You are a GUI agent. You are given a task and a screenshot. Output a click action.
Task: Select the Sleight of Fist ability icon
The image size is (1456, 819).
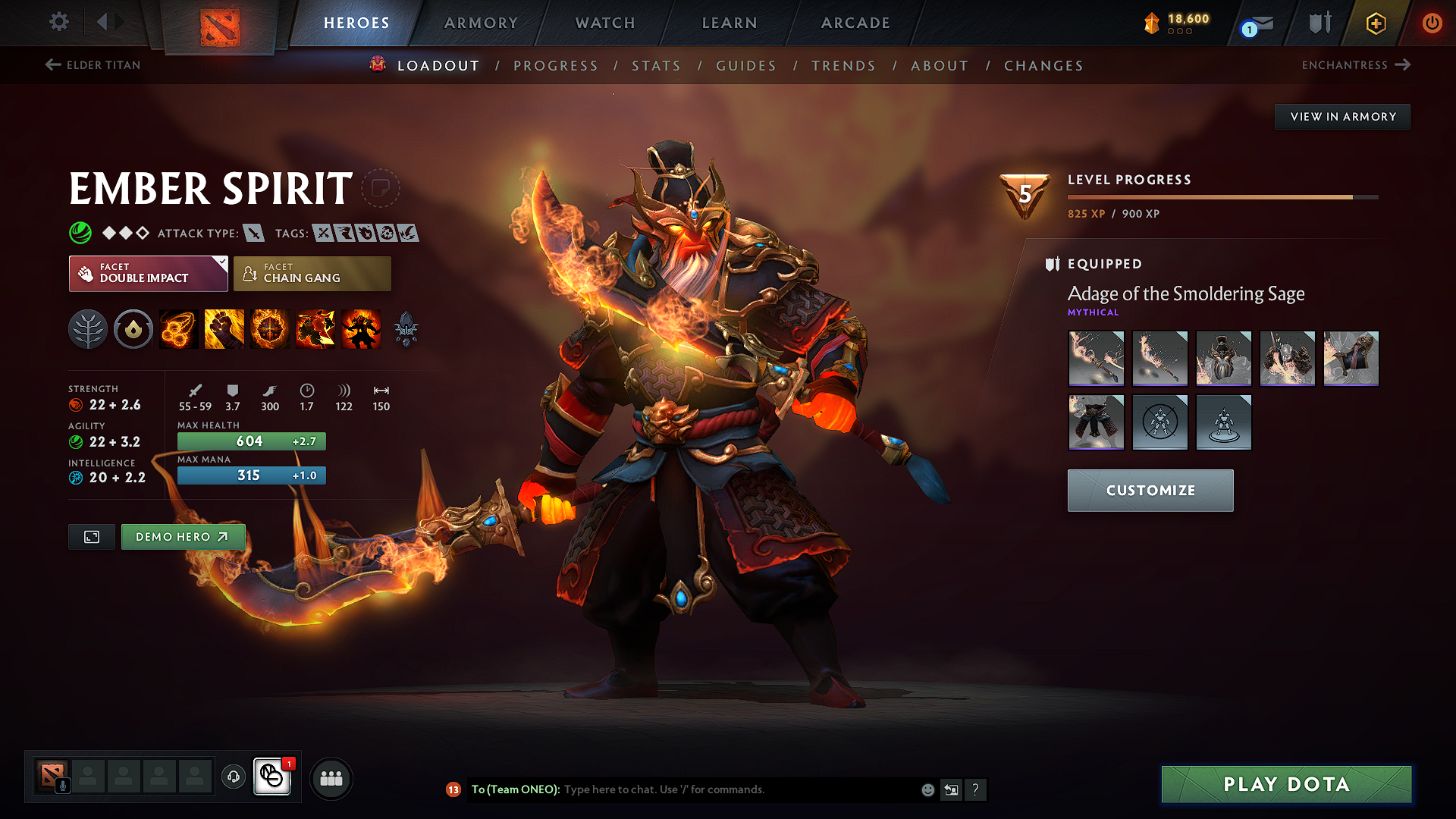[224, 329]
